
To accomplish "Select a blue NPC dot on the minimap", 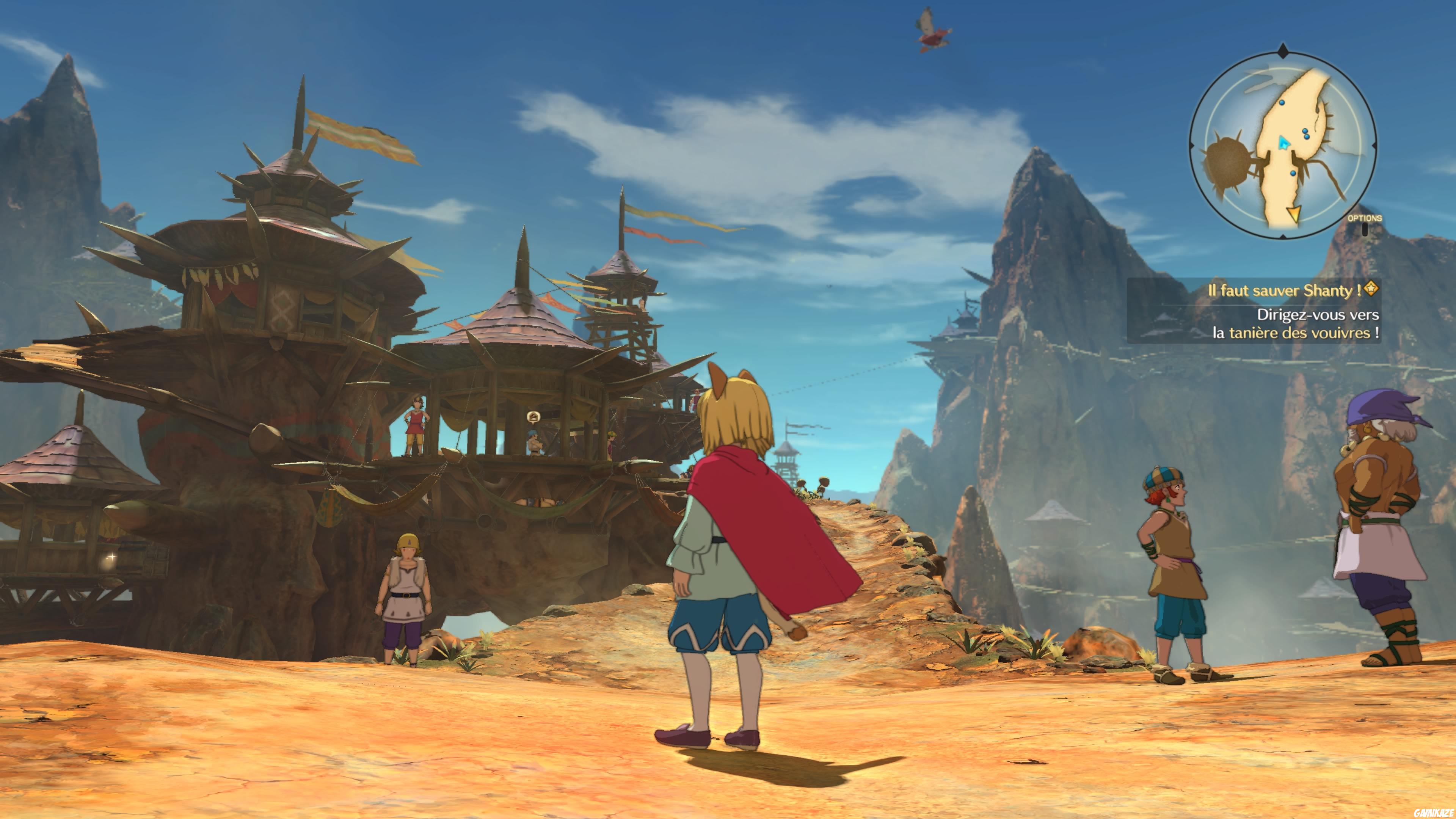I will point(1281,103).
